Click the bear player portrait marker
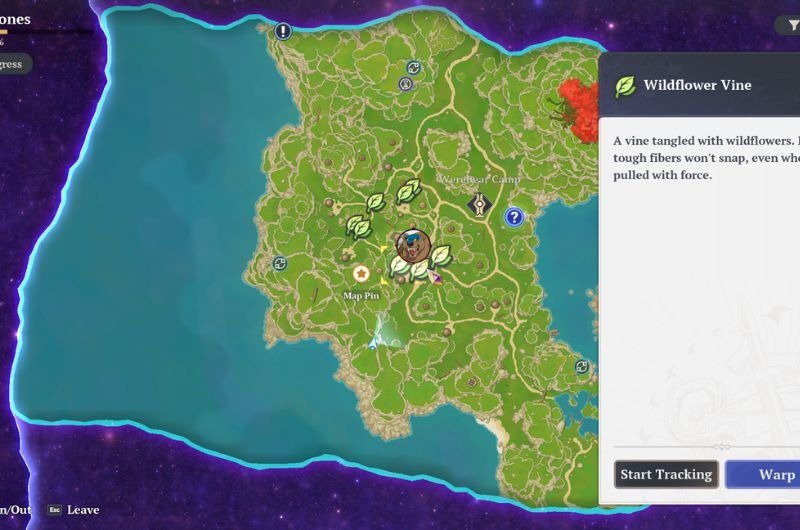Screen dimensions: 800x530 412,244
